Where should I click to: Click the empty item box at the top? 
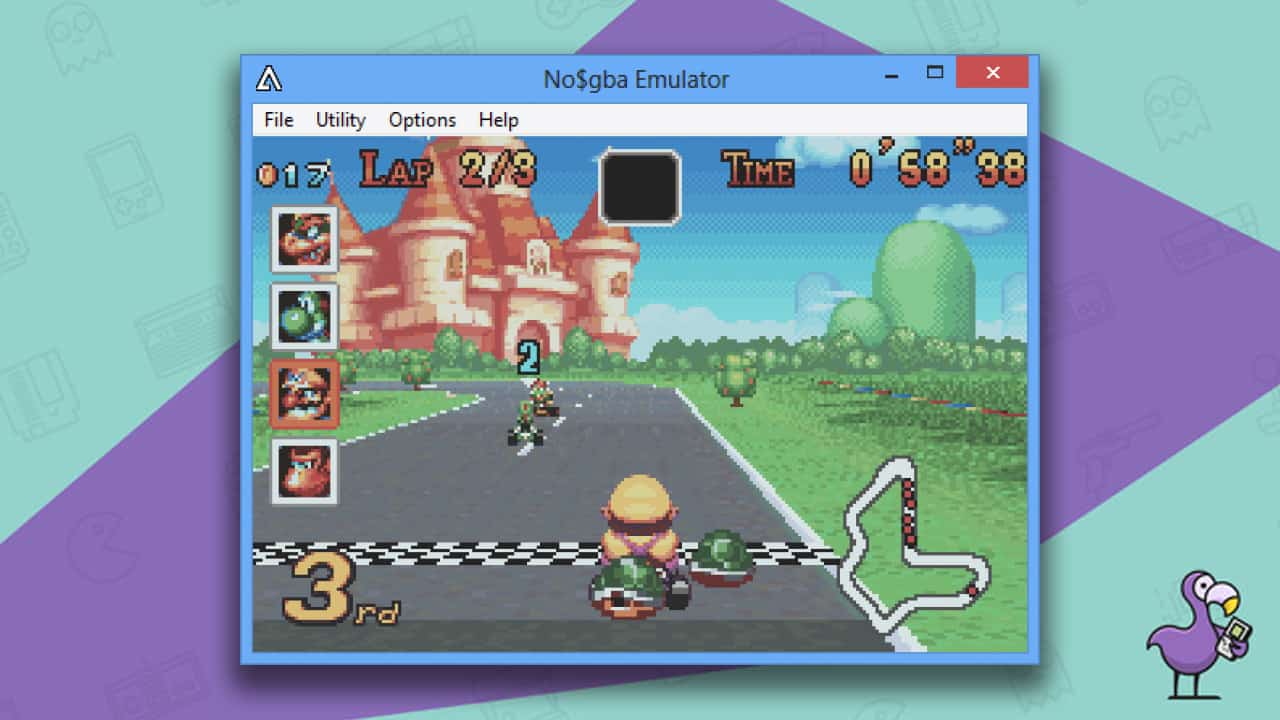[x=640, y=185]
